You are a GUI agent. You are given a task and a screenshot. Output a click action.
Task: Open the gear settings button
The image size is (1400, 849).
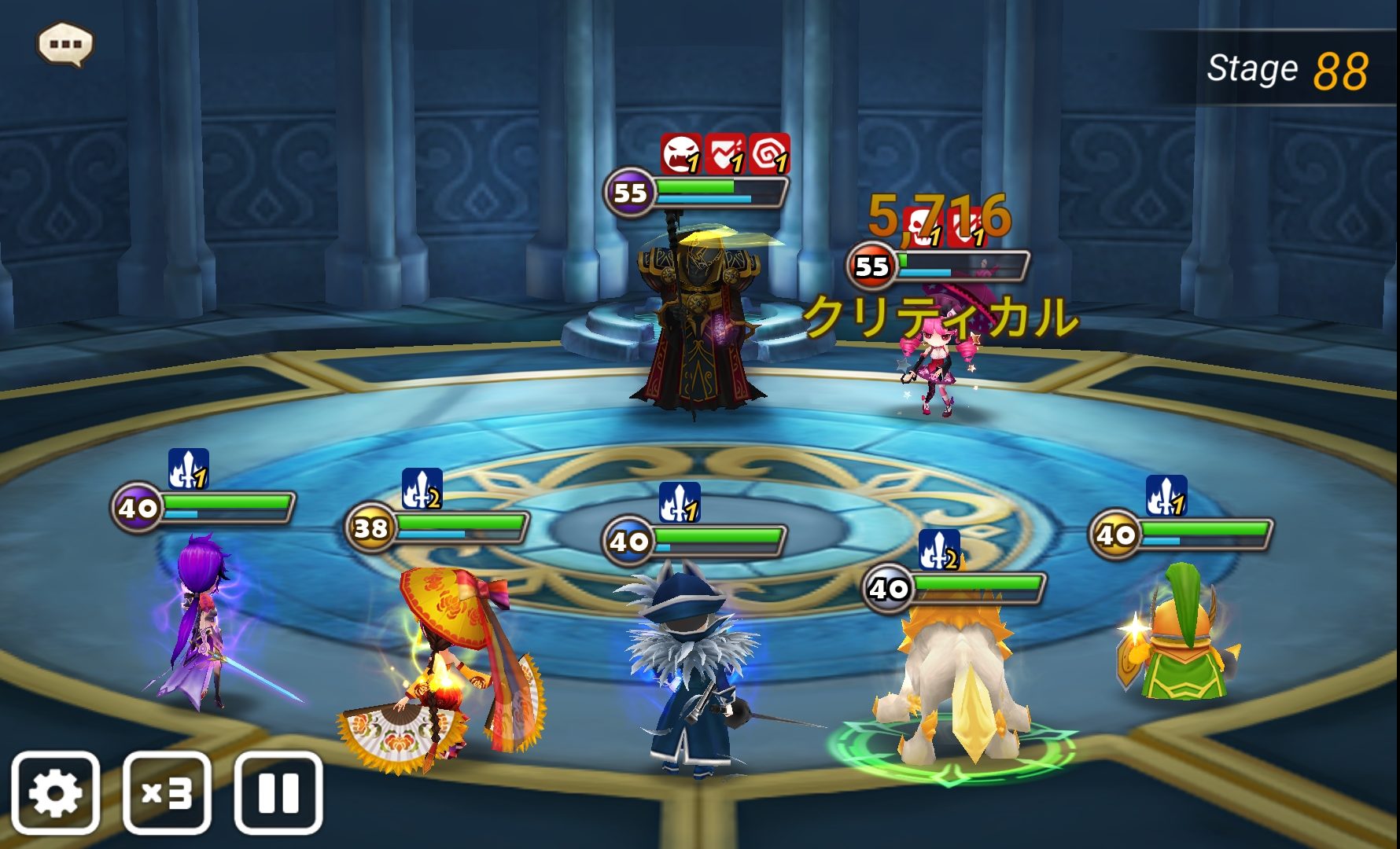[x=55, y=792]
